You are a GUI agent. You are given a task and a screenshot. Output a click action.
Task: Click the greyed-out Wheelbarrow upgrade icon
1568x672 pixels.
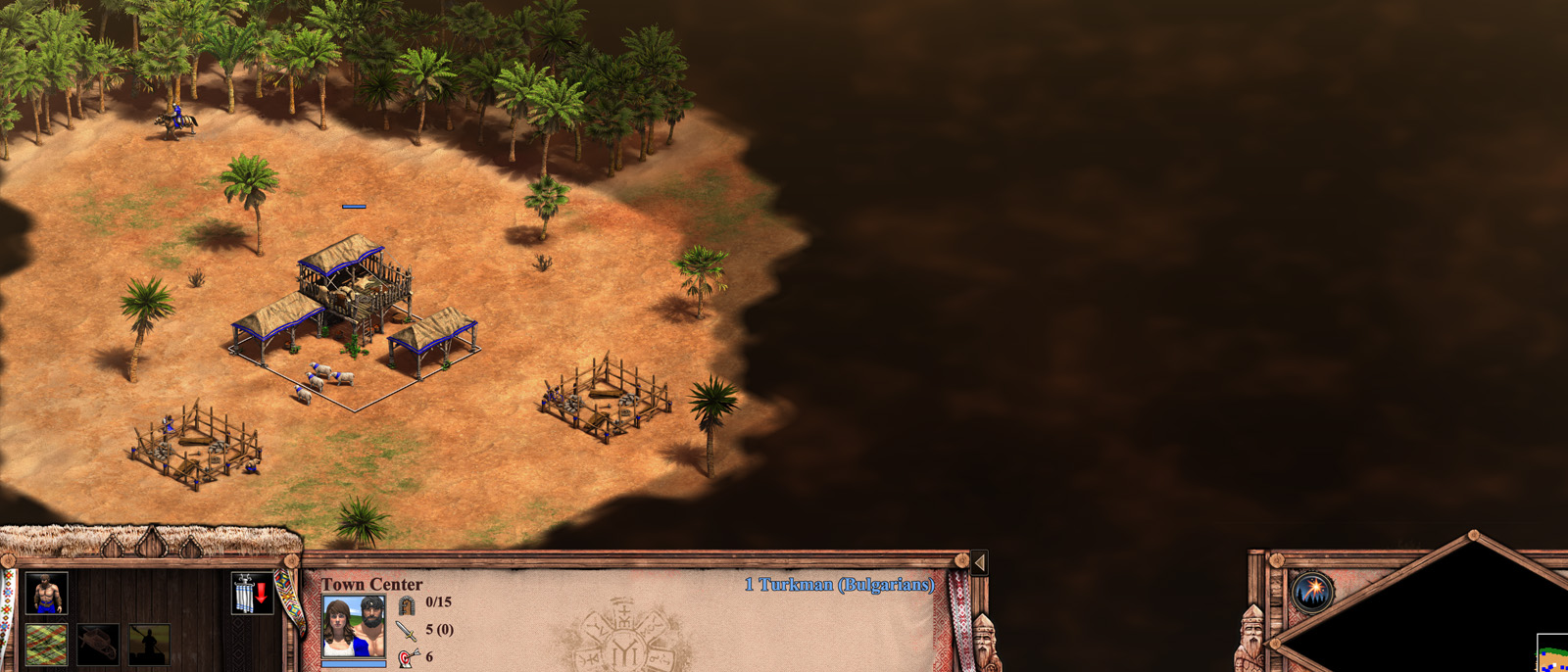pyautogui.click(x=98, y=645)
